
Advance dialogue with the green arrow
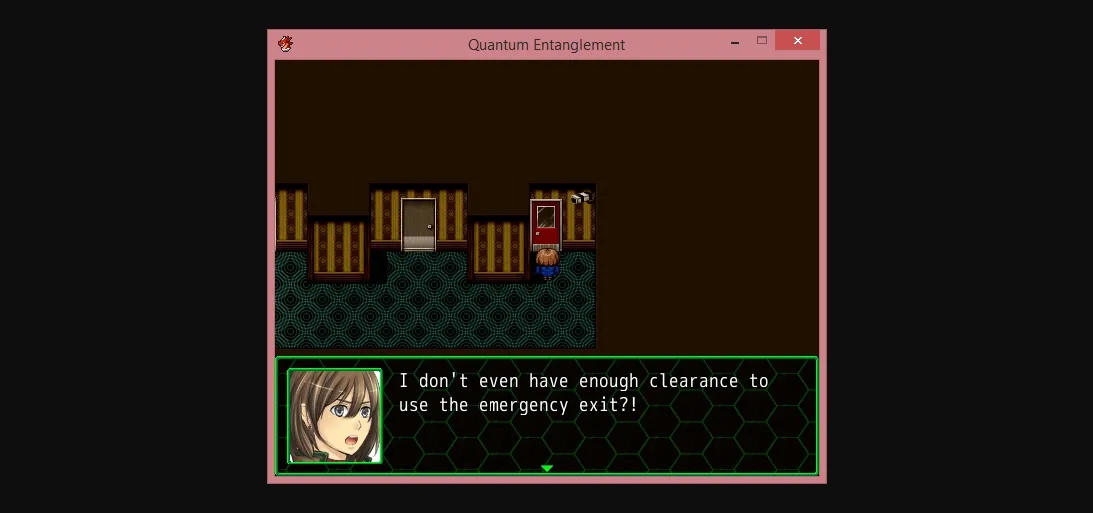click(x=546, y=468)
